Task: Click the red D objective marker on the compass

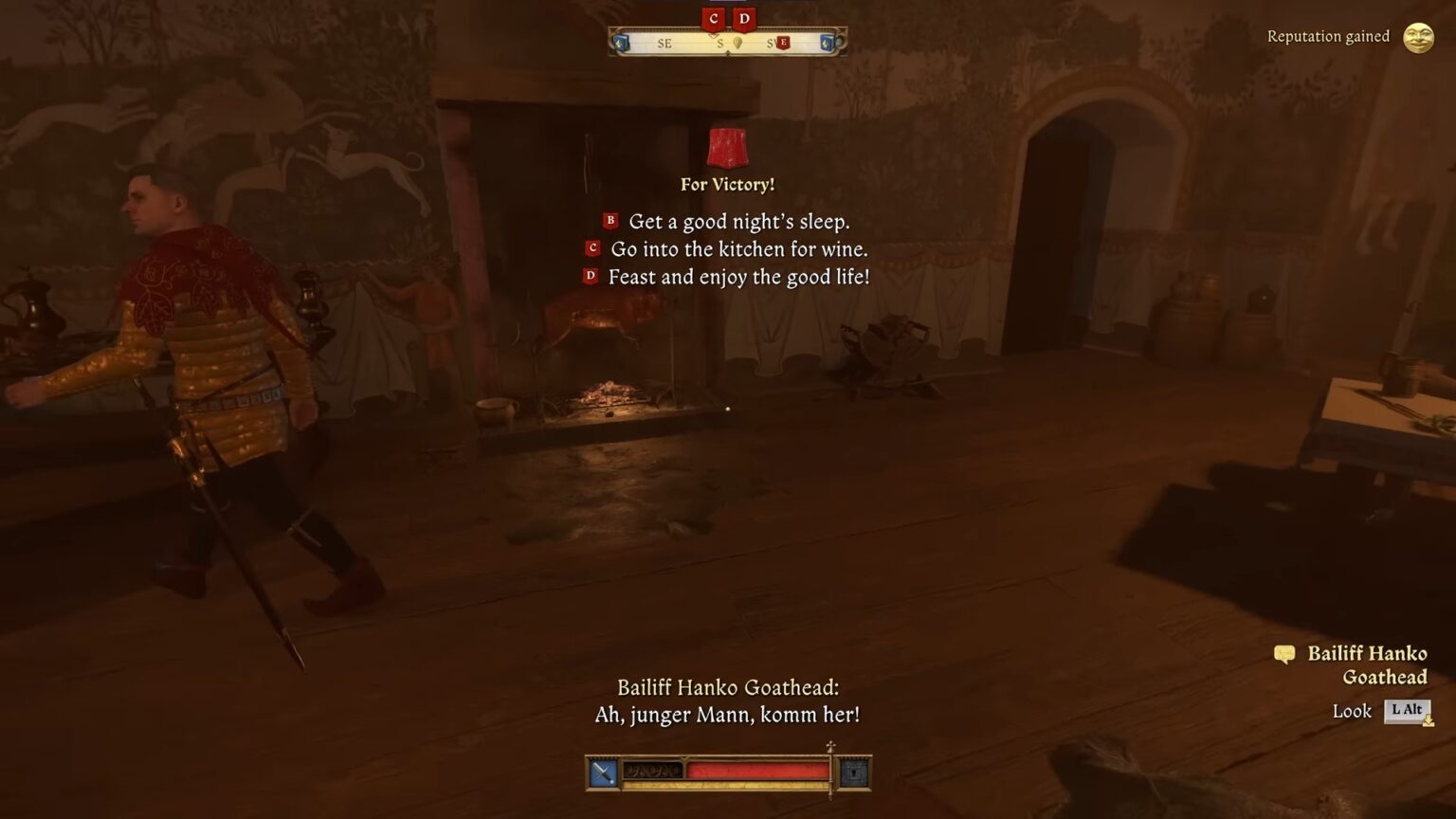Action: click(x=744, y=20)
